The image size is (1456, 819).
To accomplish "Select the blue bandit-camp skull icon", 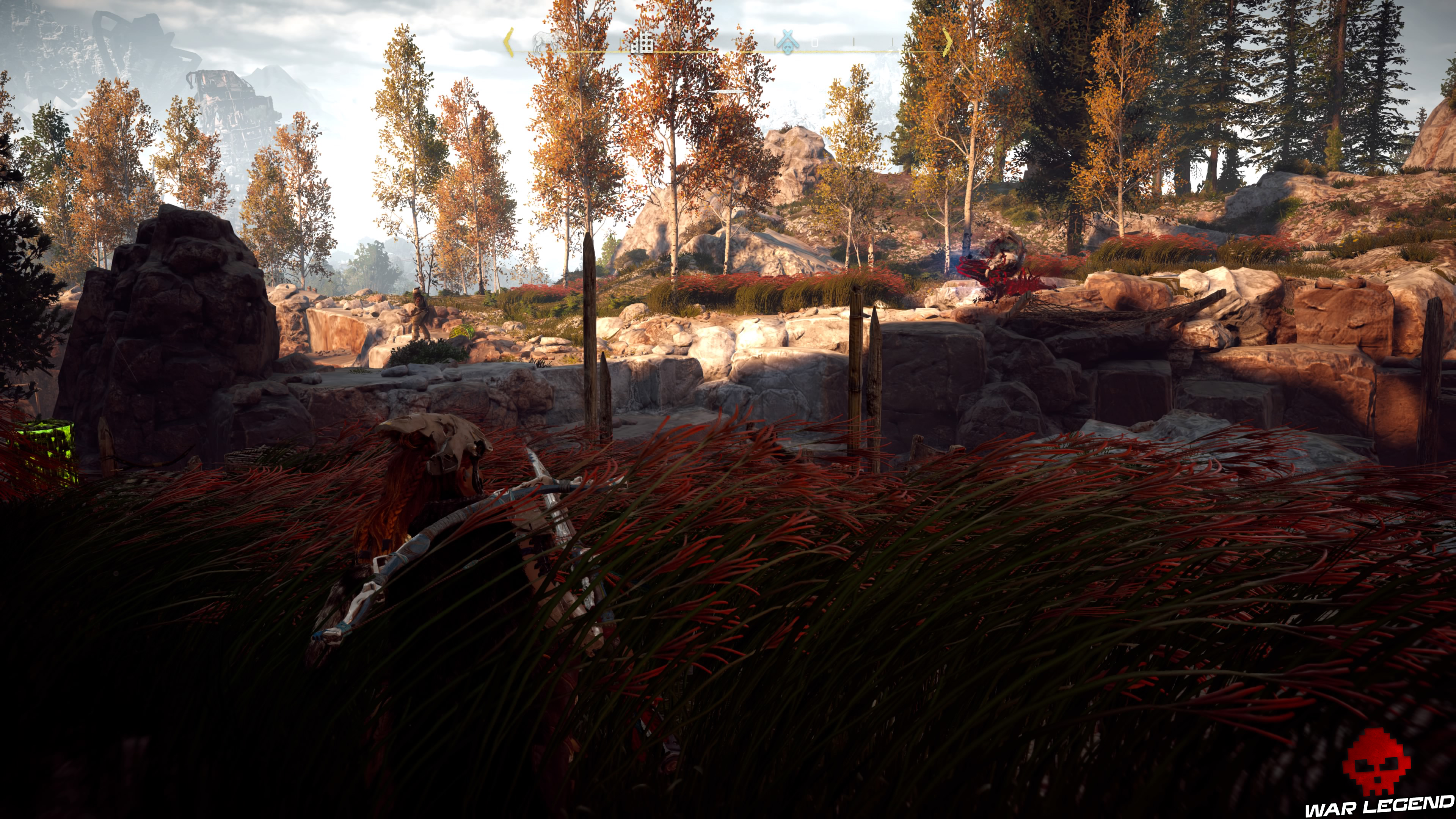I will pyautogui.click(x=788, y=42).
